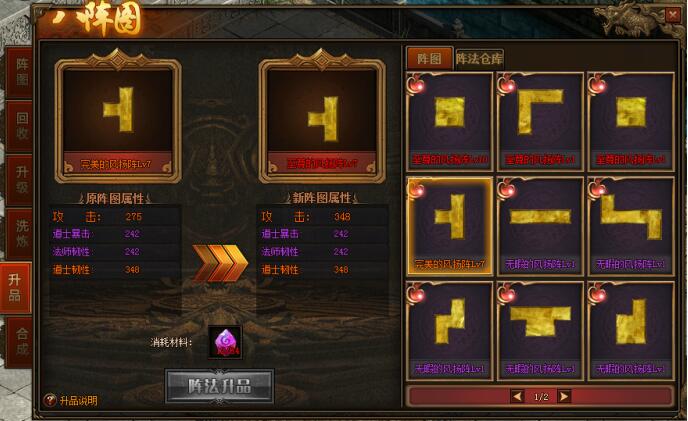This screenshot has height=421, width=688.
Task: Go to the previous formation page
Action: pyautogui.click(x=517, y=396)
